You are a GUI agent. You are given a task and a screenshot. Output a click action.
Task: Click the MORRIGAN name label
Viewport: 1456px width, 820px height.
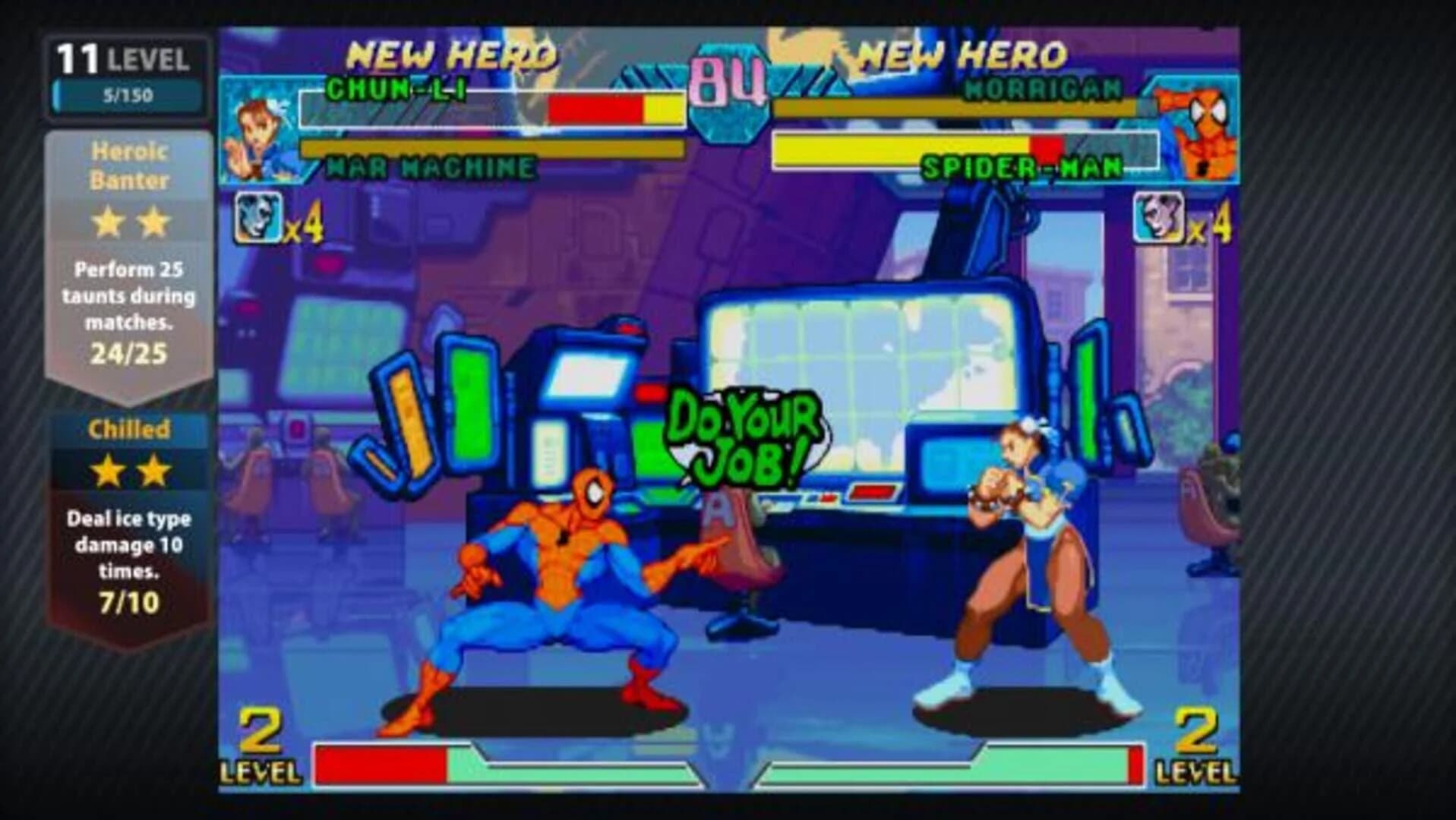tap(1044, 87)
